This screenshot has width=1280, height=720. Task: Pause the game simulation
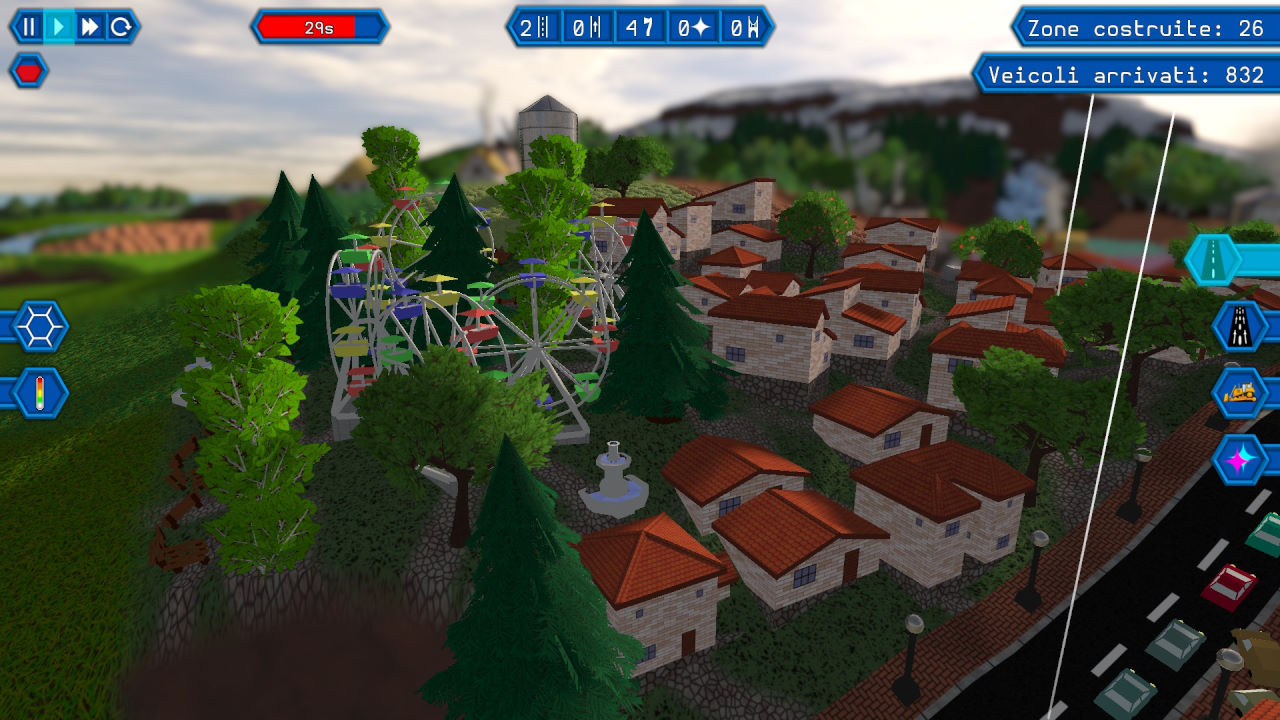(29, 27)
